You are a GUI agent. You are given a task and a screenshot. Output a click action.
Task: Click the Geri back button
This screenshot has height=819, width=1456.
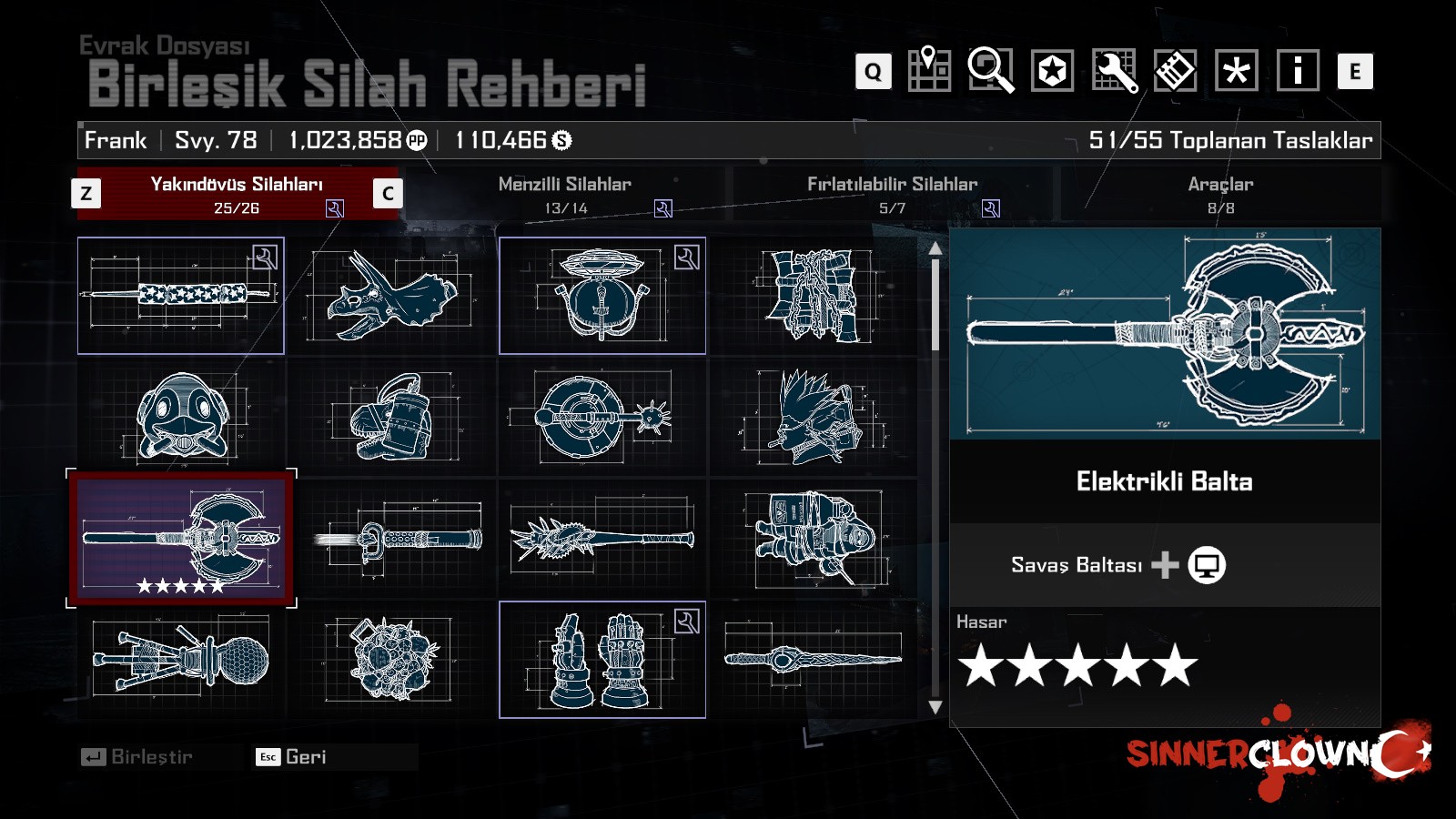(x=295, y=757)
